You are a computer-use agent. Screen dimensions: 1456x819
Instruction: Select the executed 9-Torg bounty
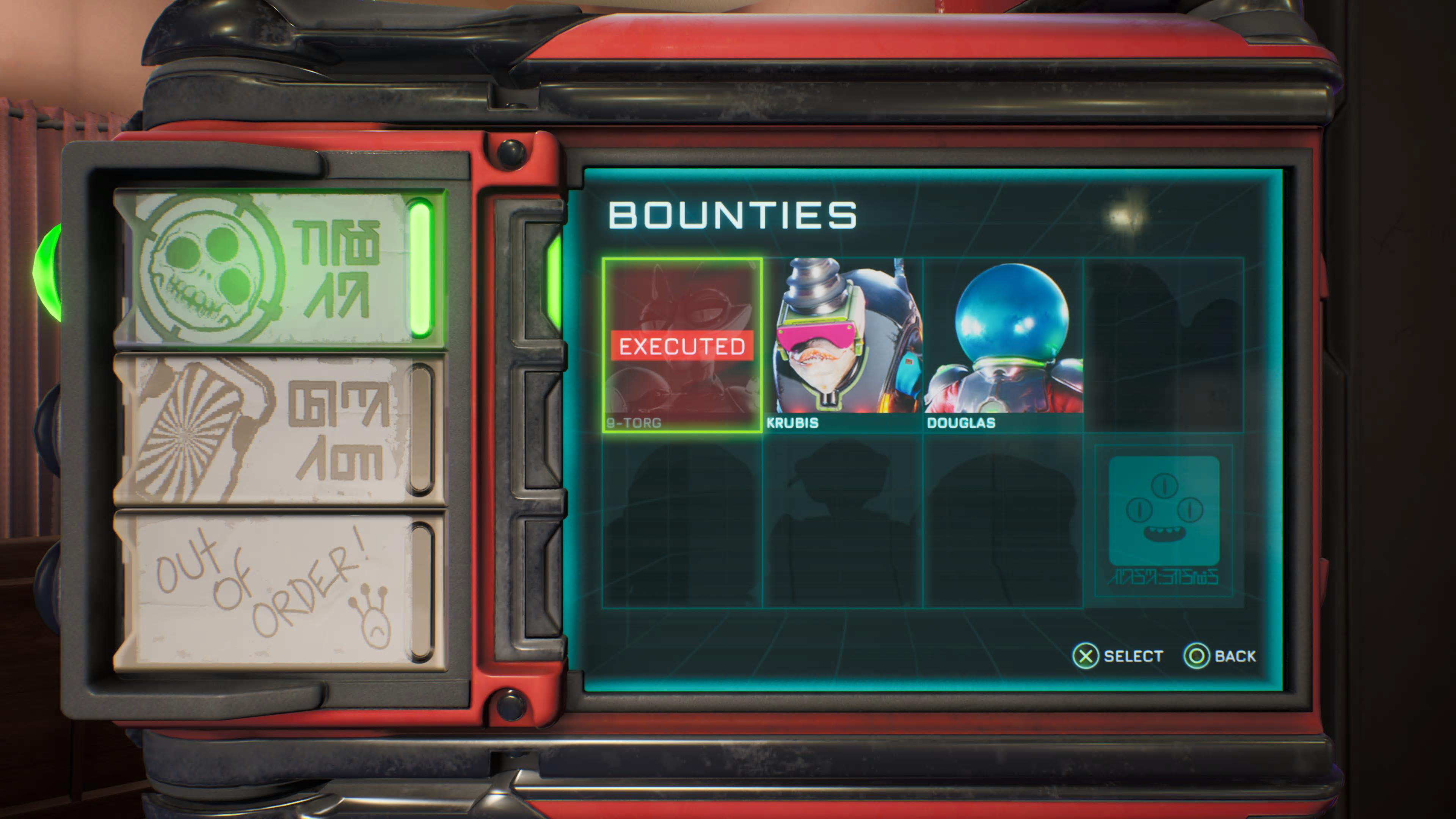point(682,345)
